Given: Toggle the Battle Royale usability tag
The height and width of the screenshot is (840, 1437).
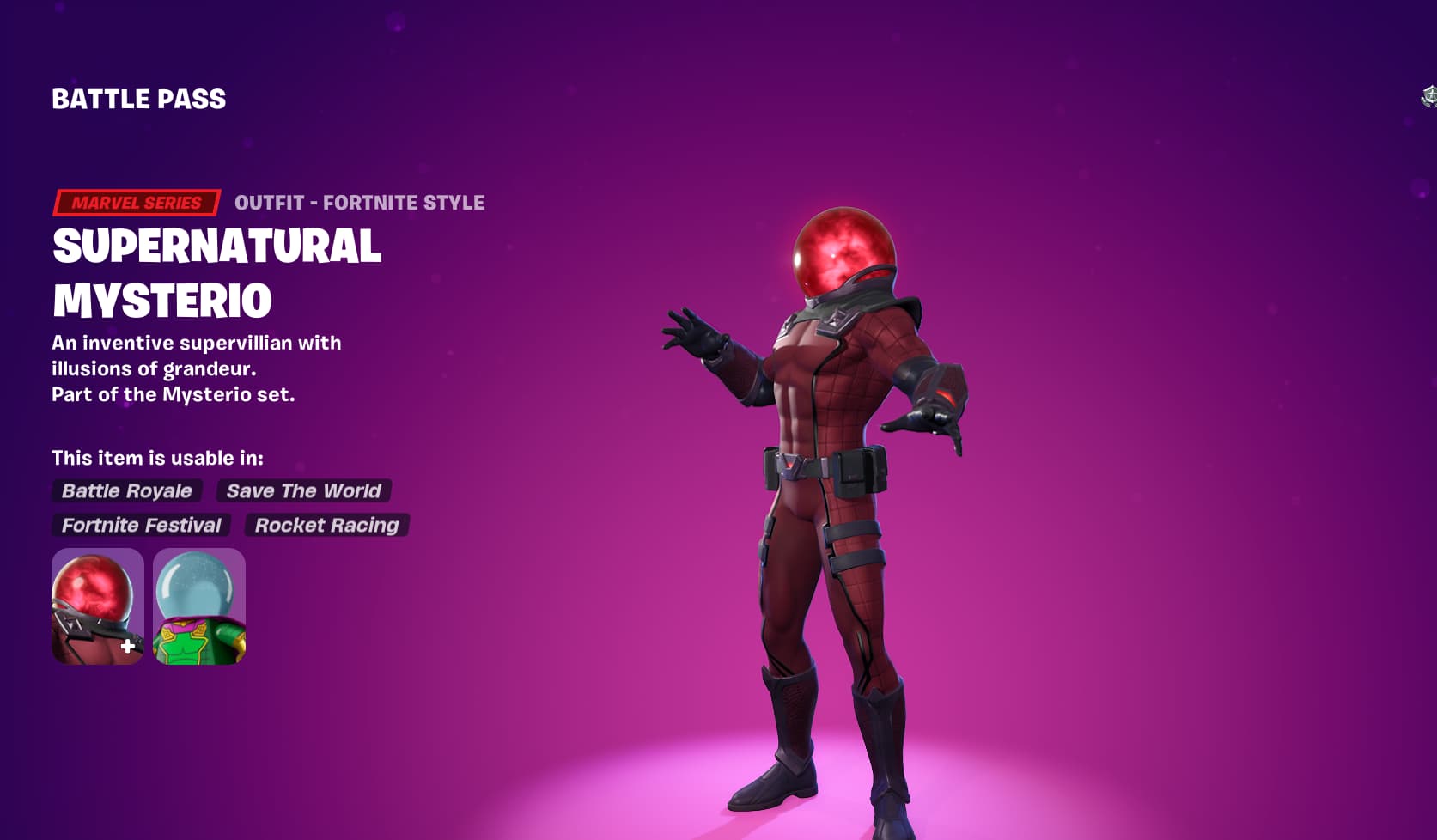Looking at the screenshot, I should 125,490.
